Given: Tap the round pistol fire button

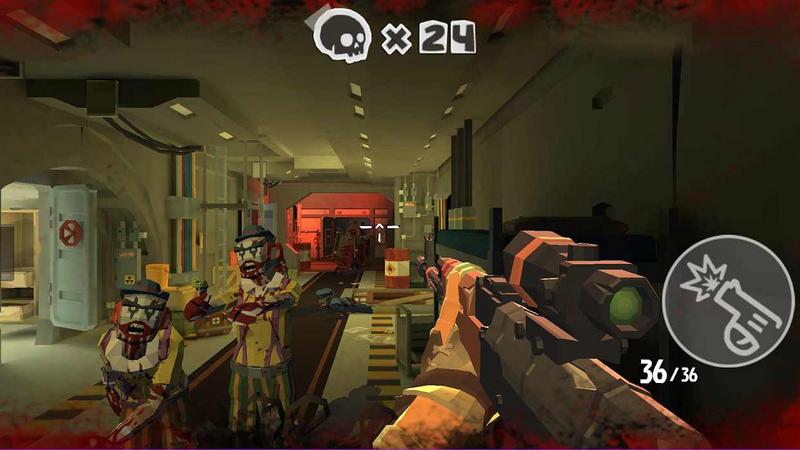Looking at the screenshot, I should [x=728, y=301].
